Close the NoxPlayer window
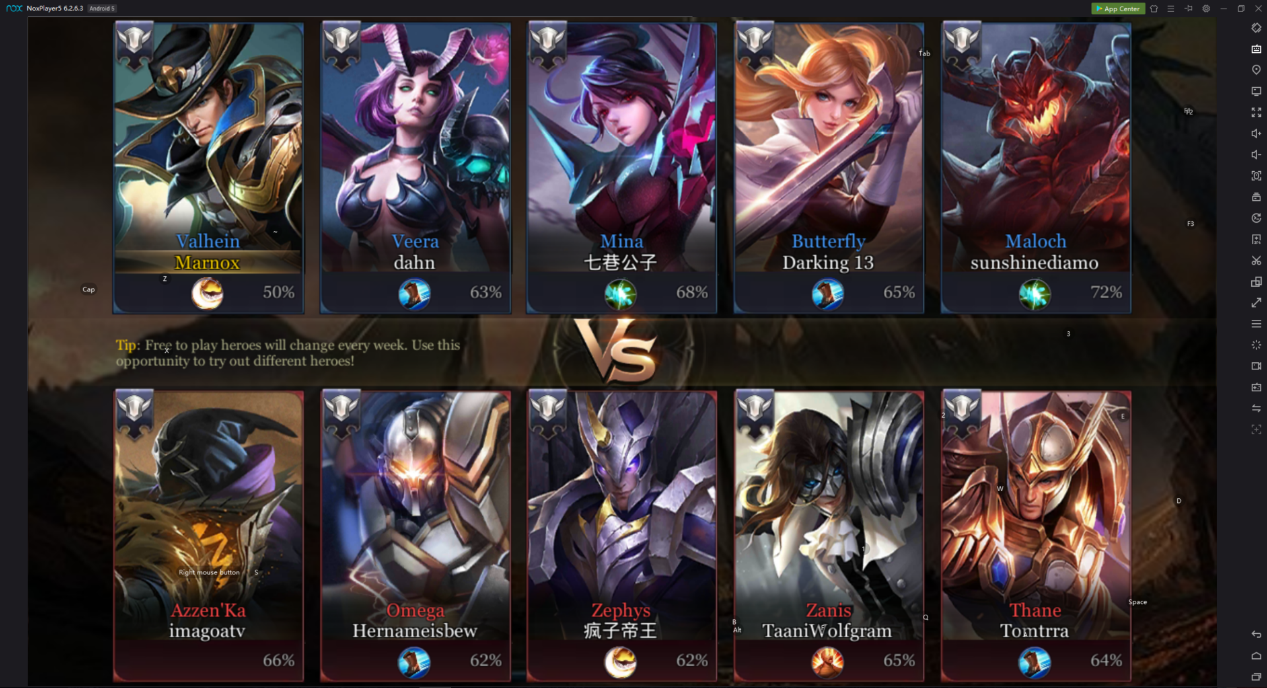This screenshot has width=1267, height=688. (x=1258, y=9)
